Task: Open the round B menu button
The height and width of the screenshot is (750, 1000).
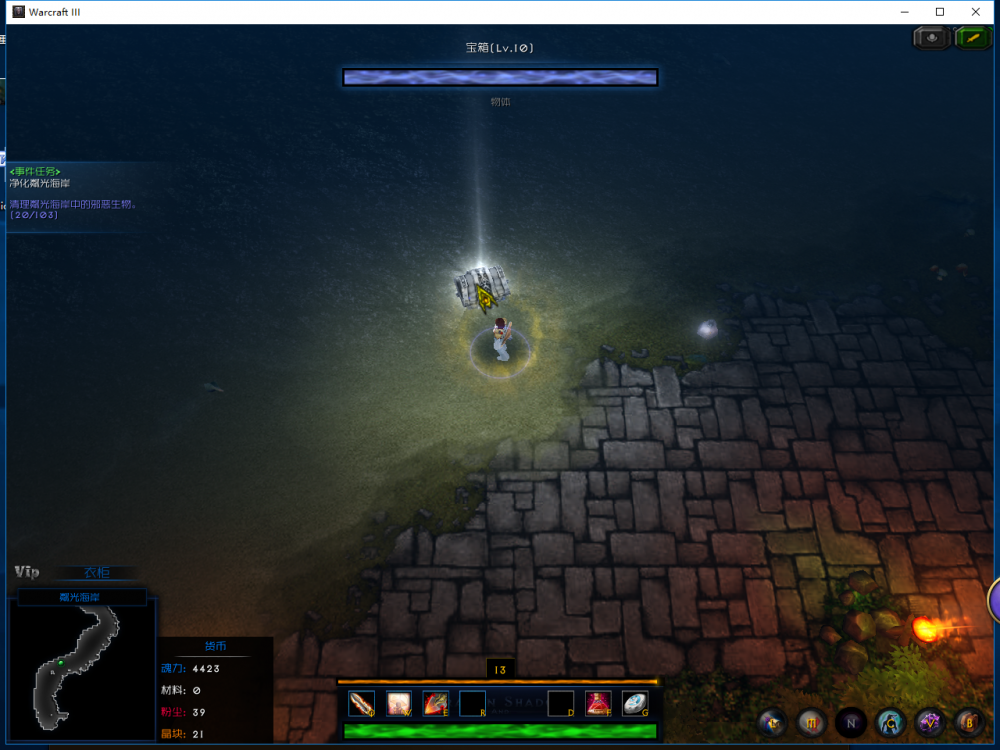Action: 968,722
